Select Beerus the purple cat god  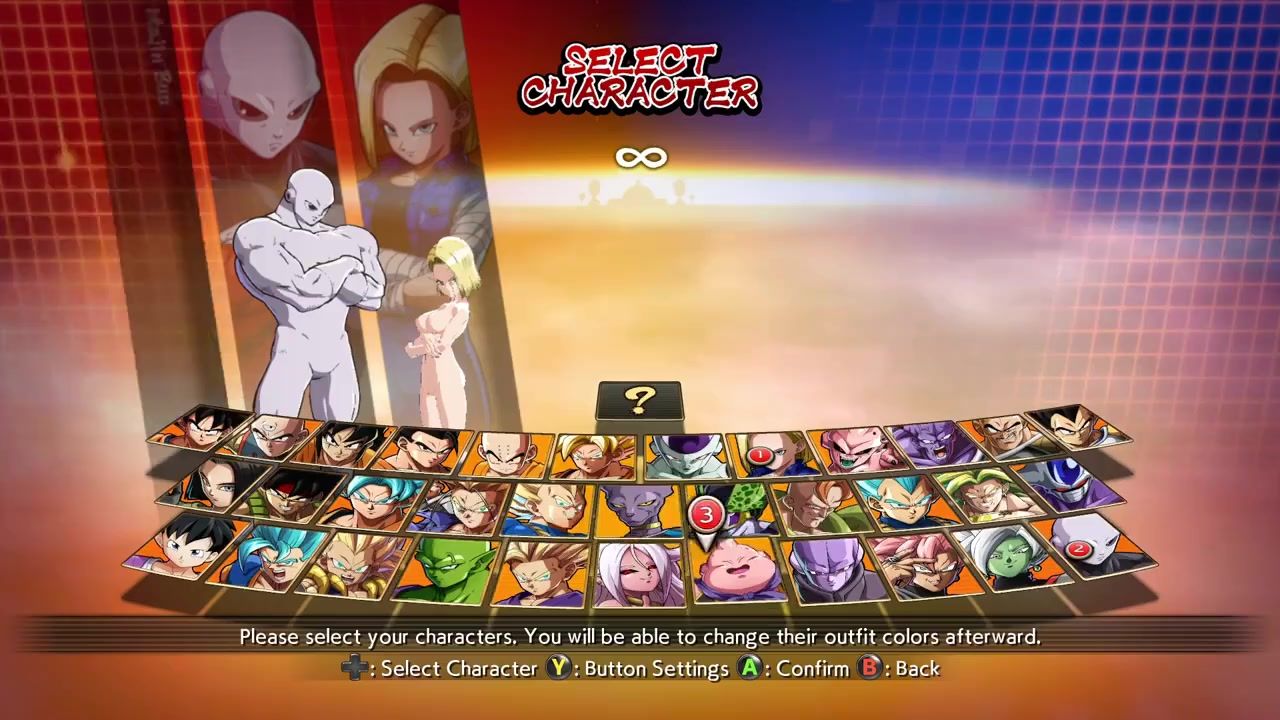(635, 512)
